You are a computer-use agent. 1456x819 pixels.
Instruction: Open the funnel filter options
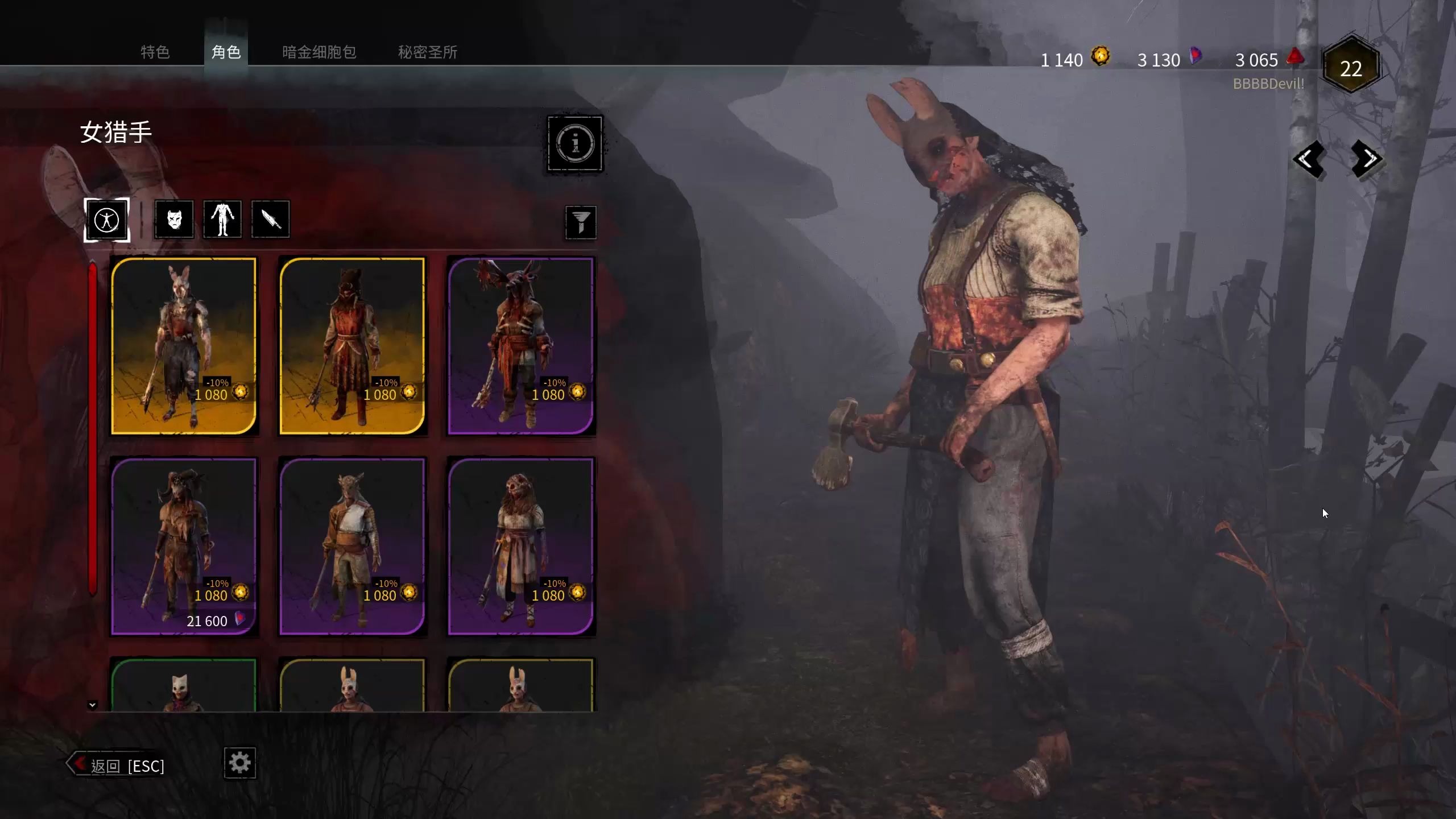tap(580, 222)
